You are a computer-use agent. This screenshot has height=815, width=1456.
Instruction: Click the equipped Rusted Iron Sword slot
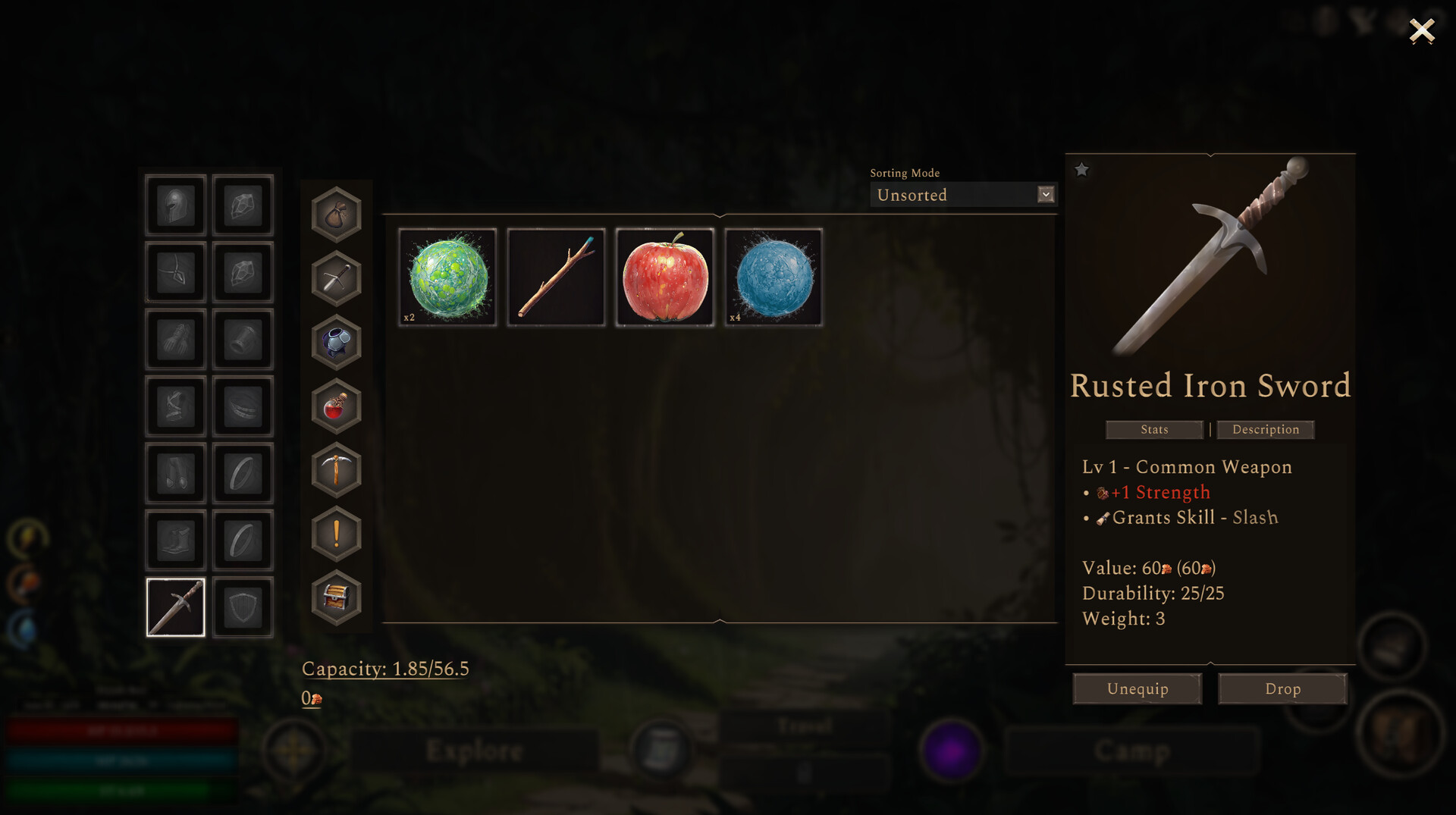click(175, 607)
